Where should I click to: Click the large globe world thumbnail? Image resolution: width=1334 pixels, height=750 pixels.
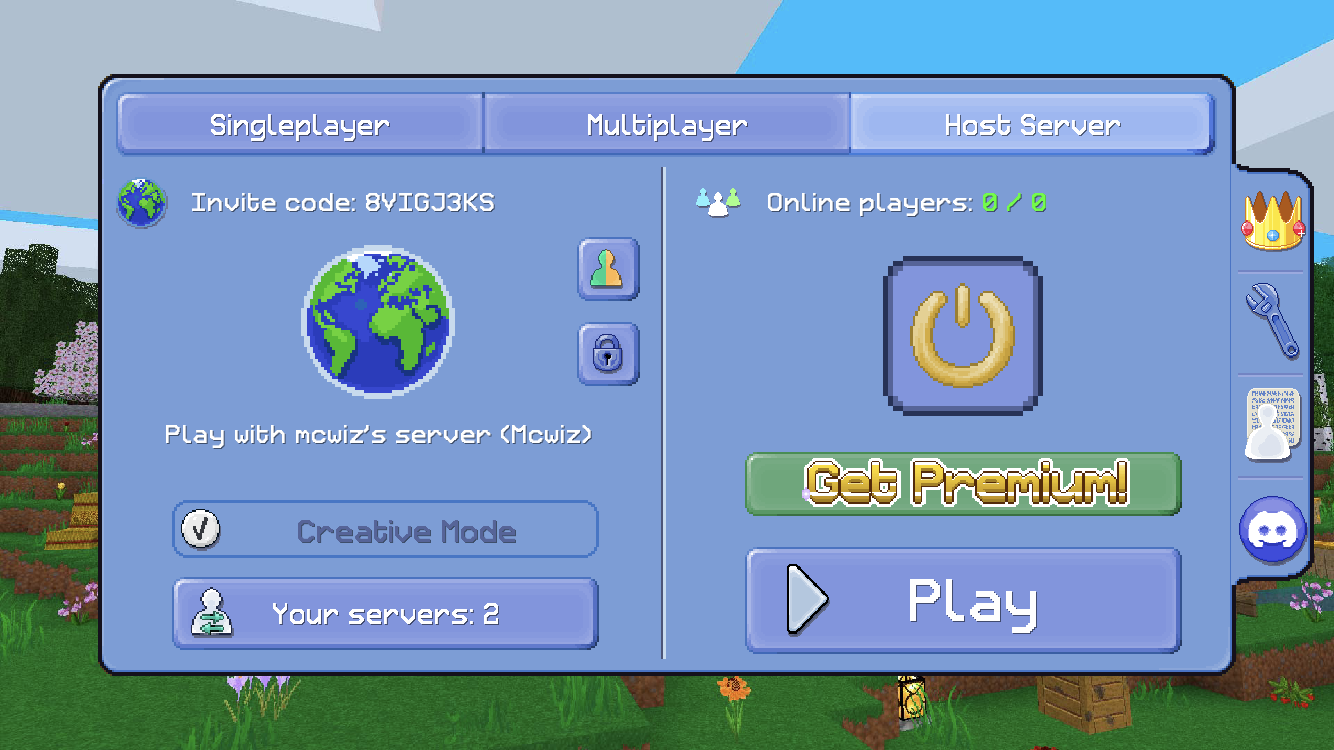pos(377,325)
